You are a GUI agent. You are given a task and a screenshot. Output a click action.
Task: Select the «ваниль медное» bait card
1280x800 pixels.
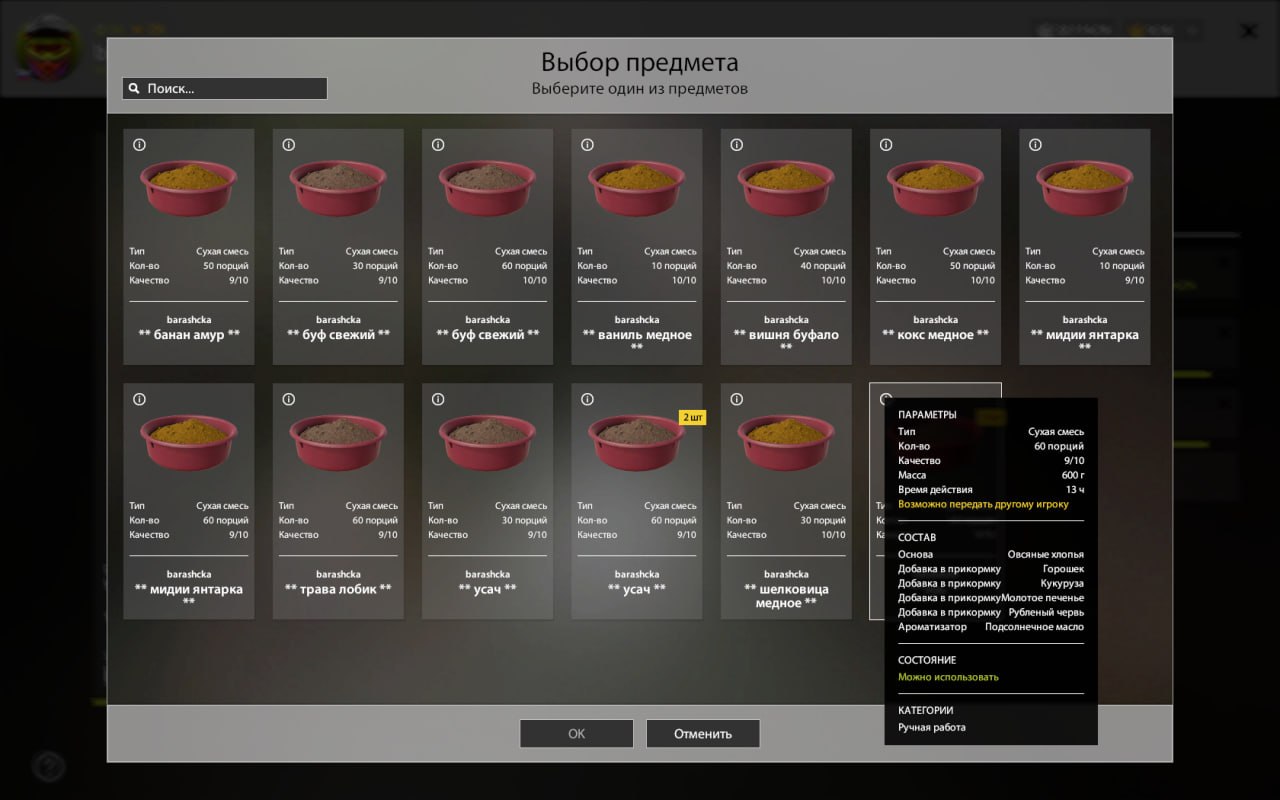click(x=636, y=246)
